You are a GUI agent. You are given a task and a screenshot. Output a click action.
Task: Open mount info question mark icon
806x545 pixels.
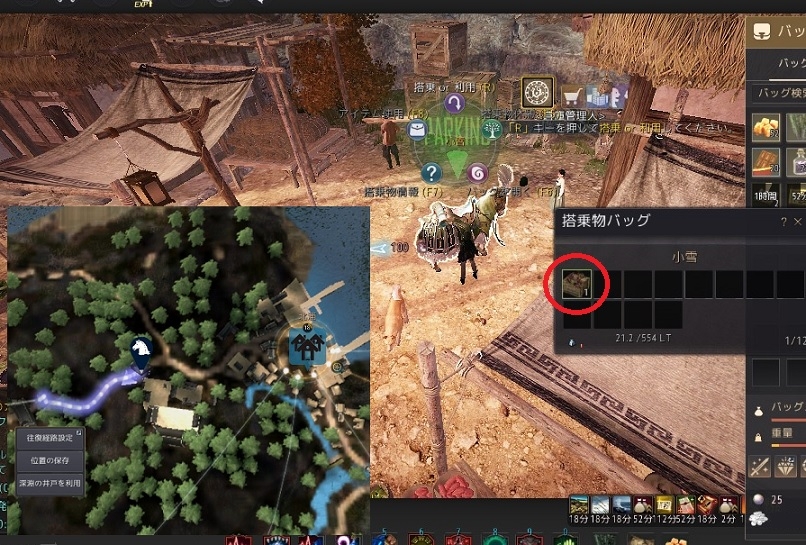[x=432, y=173]
